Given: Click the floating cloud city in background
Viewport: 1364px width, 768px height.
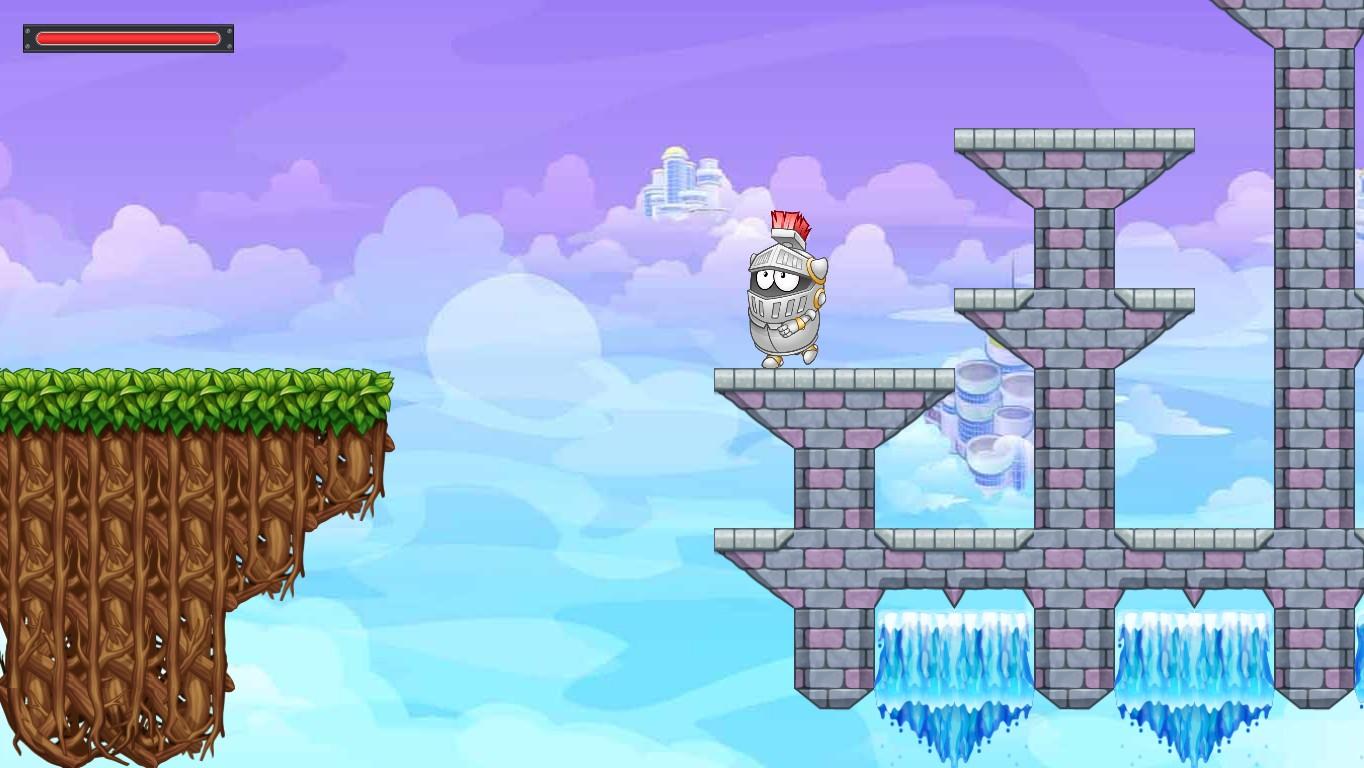Looking at the screenshot, I should pos(678,180).
